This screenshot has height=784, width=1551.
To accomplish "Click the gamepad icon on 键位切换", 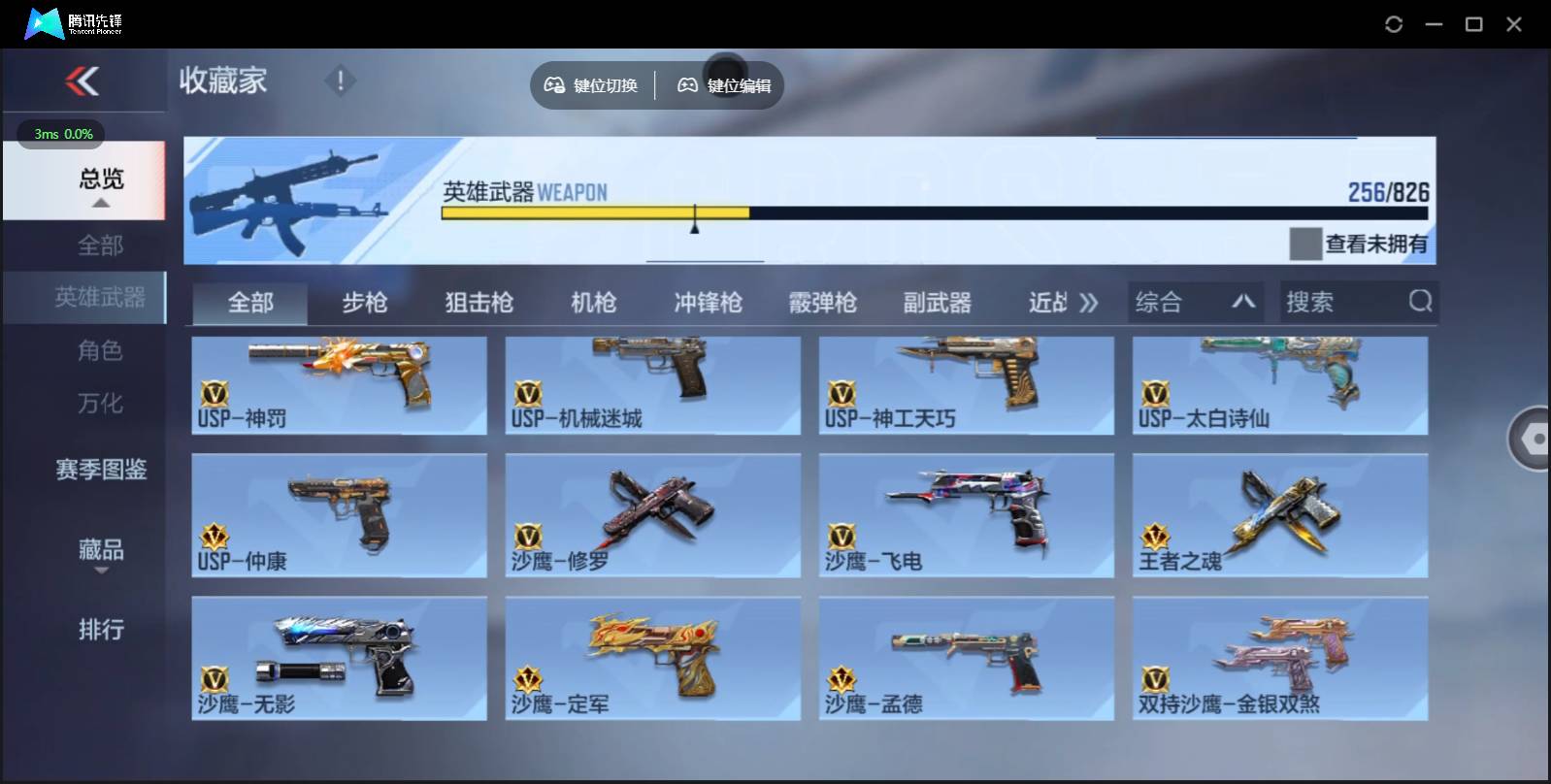I will coord(555,85).
